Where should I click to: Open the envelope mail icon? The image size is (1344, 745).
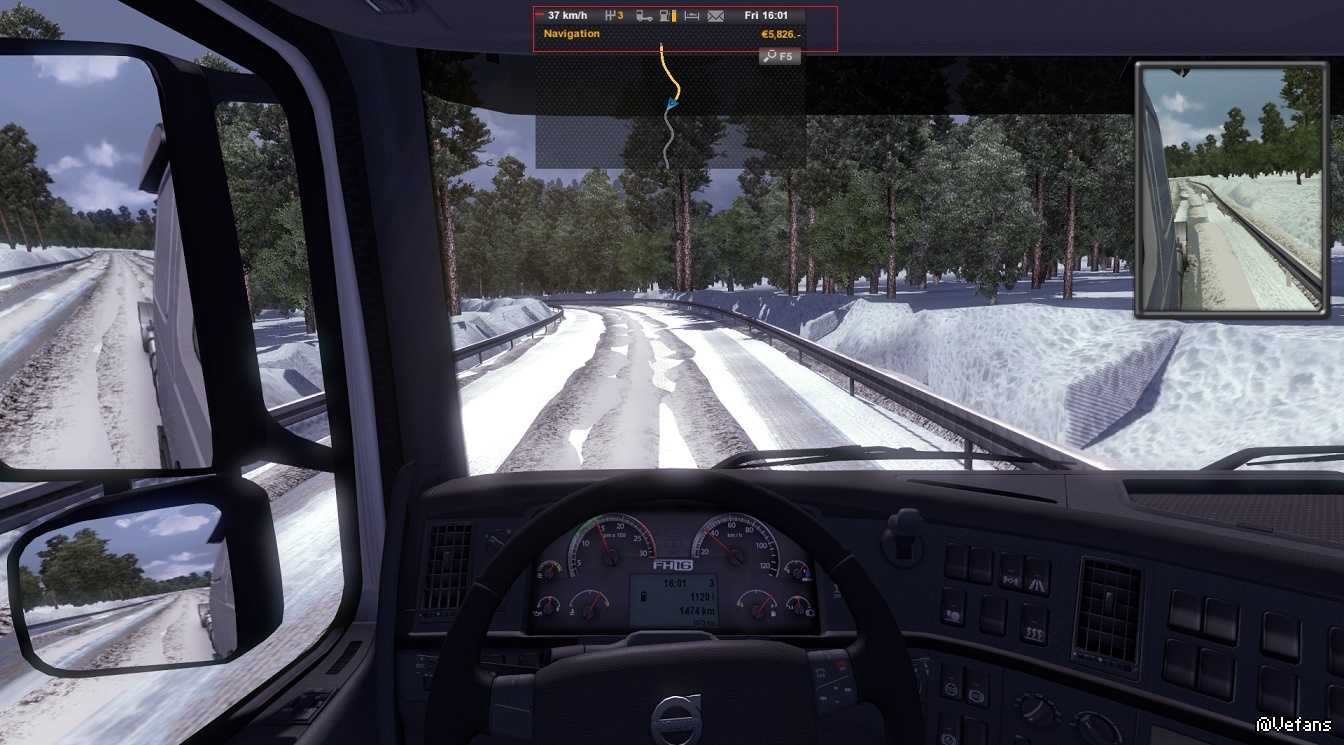tap(715, 16)
